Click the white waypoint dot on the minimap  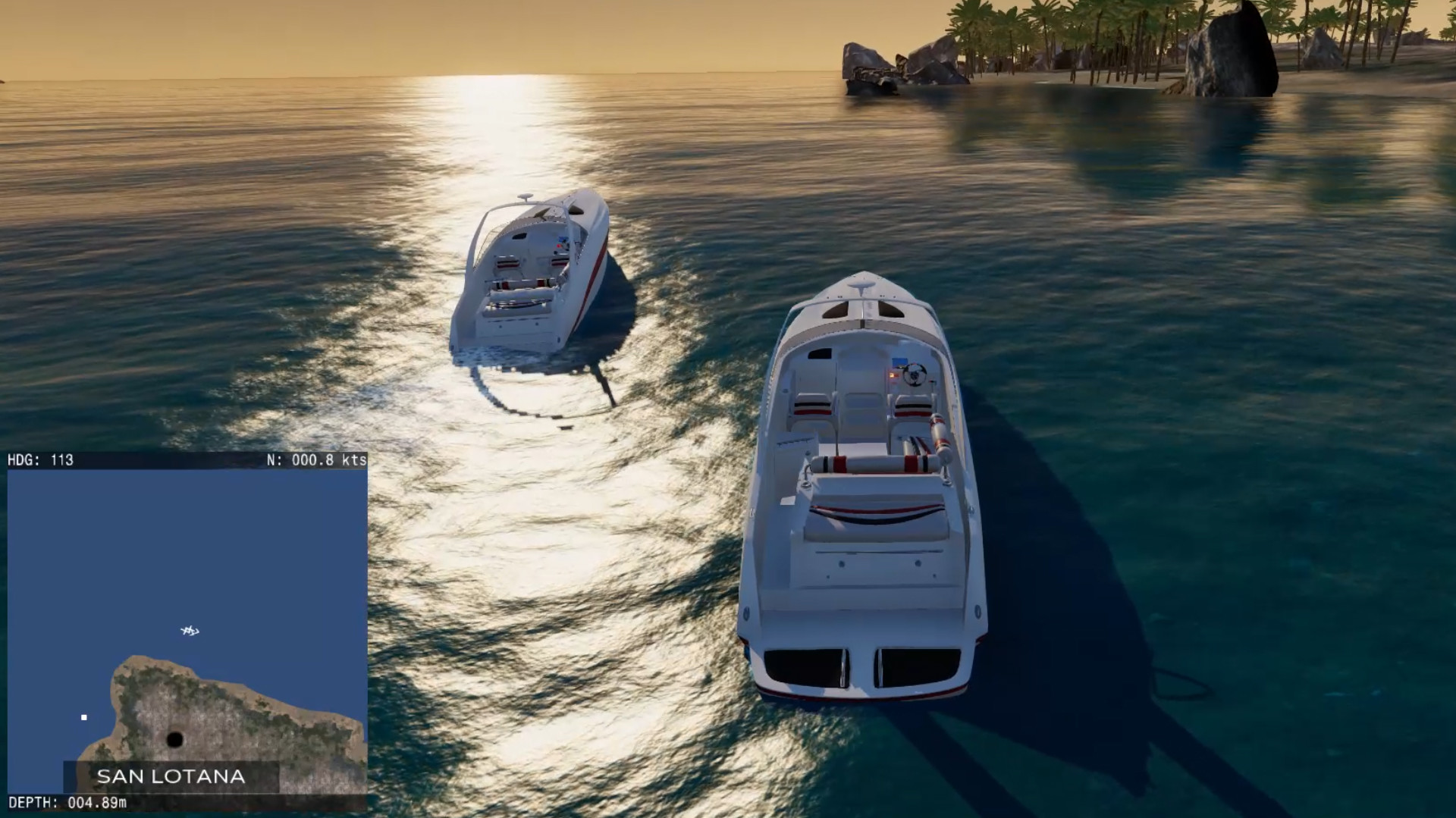tap(83, 717)
